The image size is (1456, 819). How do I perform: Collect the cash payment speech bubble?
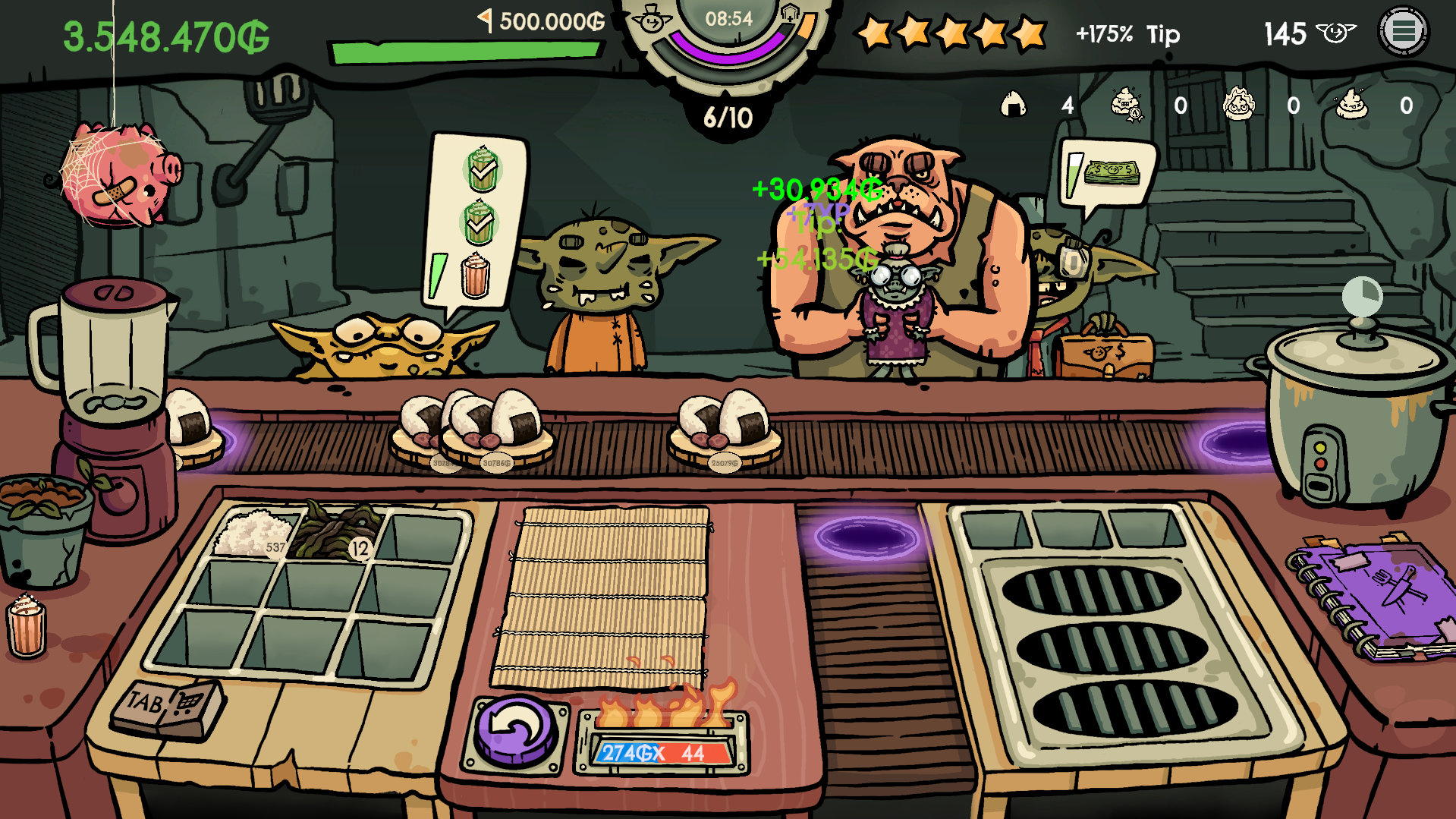click(1109, 174)
